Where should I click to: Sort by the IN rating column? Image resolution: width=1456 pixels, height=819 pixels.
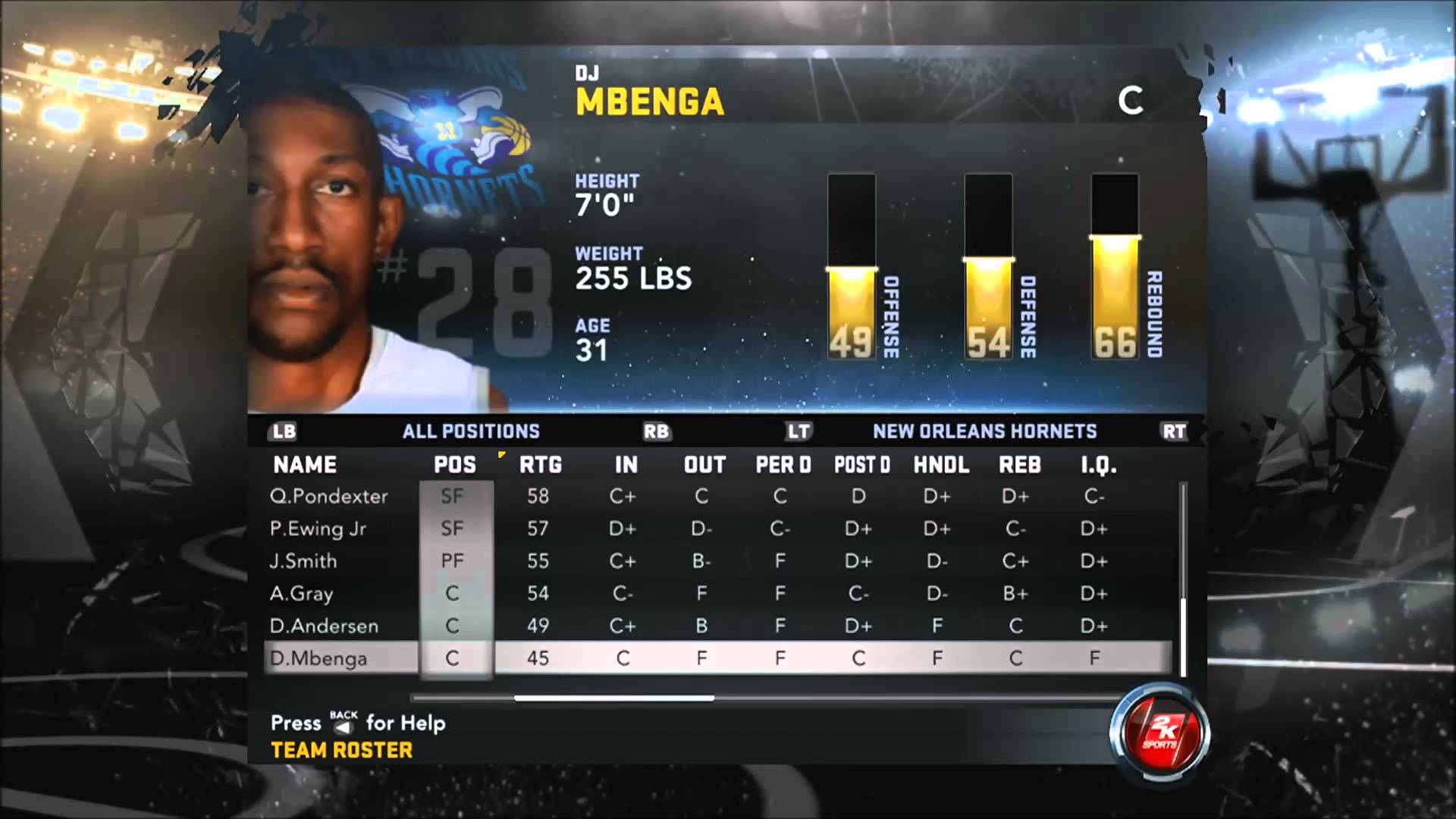coord(626,465)
